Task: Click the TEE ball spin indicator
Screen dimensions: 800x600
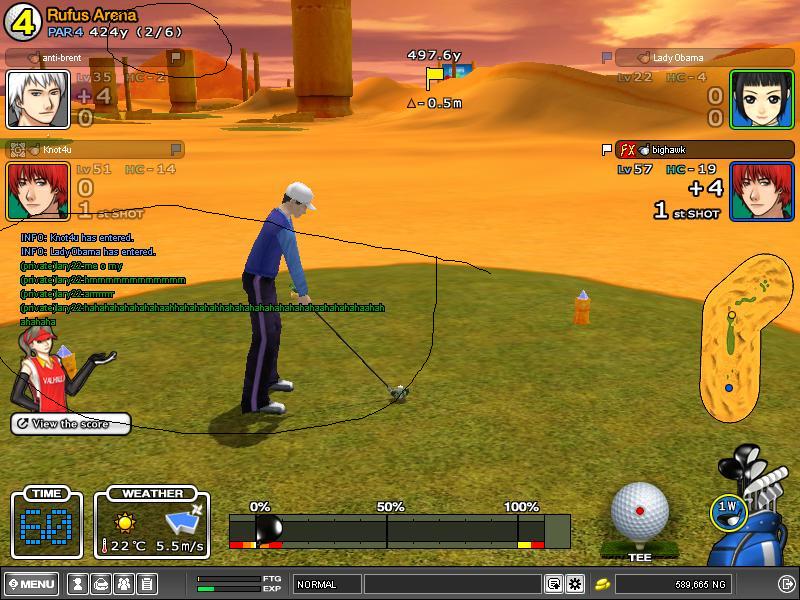Action: tap(640, 510)
